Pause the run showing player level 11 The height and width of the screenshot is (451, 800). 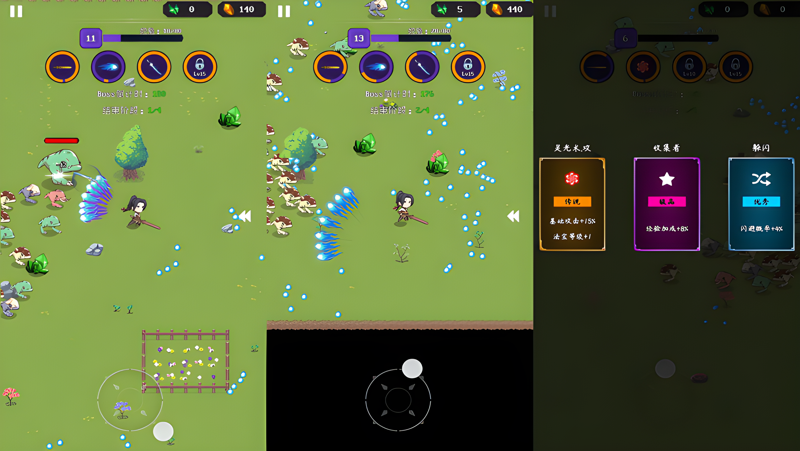16,11
